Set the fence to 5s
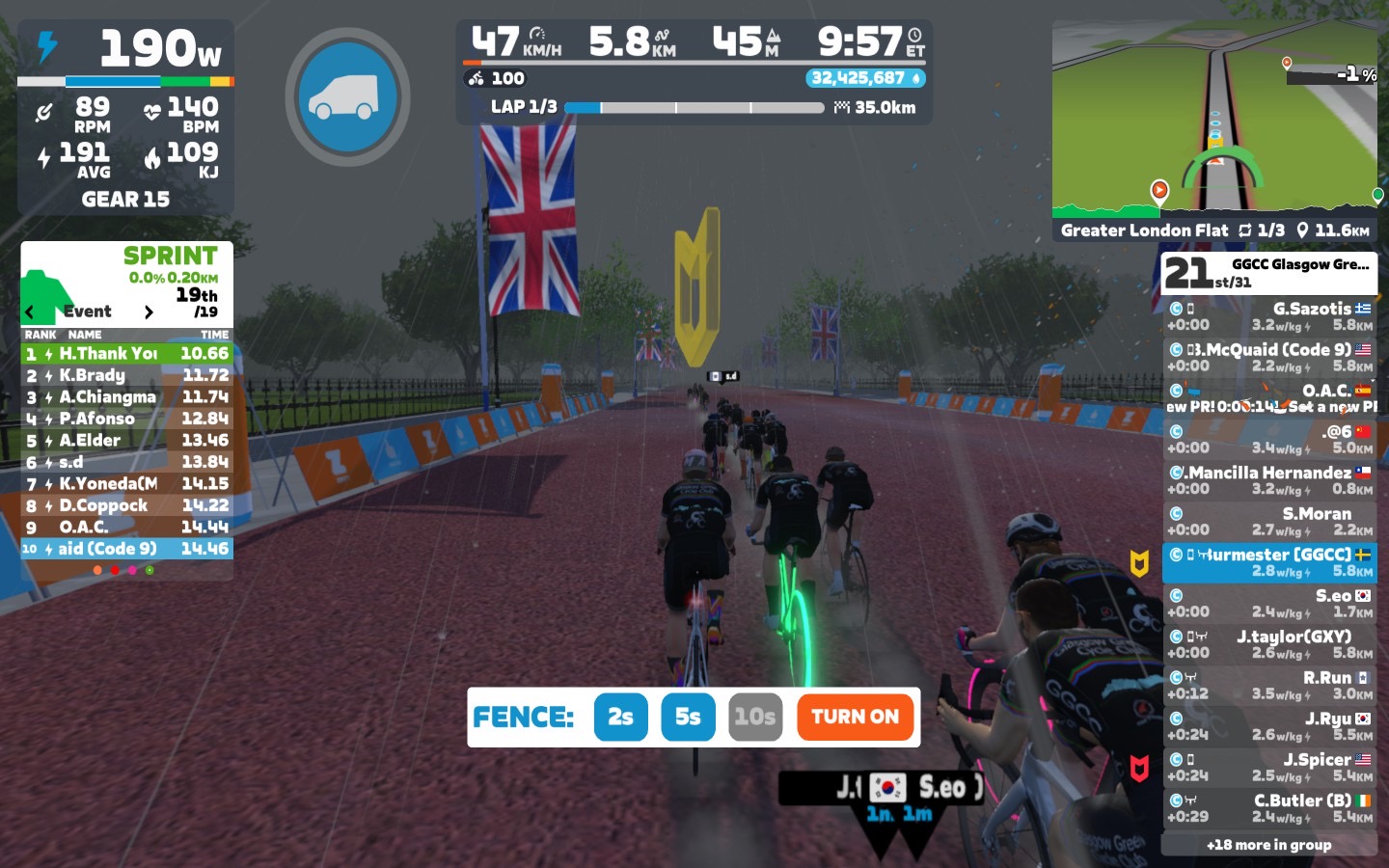This screenshot has width=1389, height=868. click(688, 717)
